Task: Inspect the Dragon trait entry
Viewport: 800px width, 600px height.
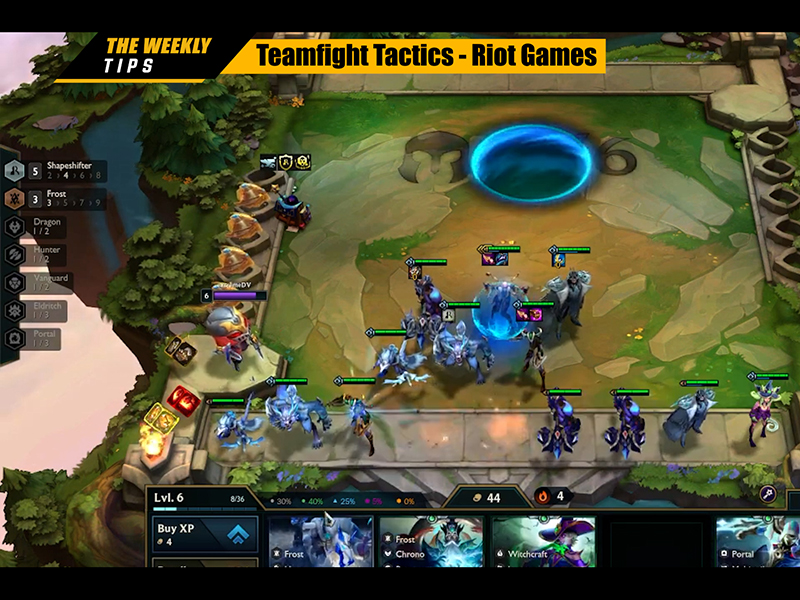Action: 40,227
